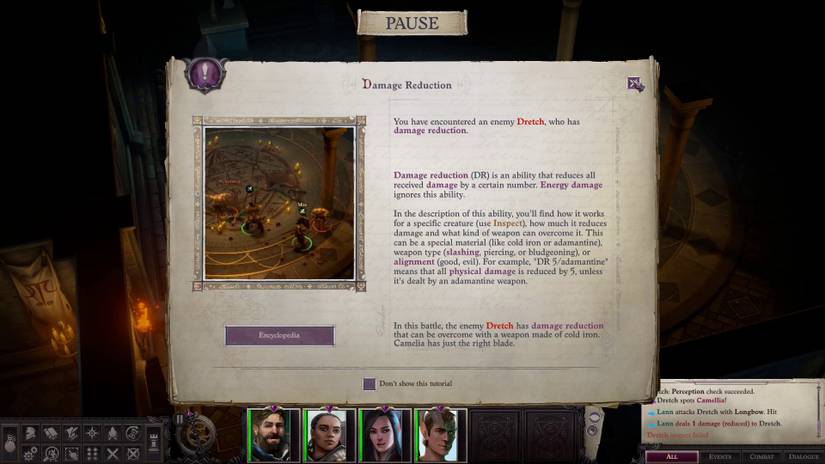Toggle the pause button beside the gear clock
The width and height of the screenshot is (825, 464).
coord(181,420)
